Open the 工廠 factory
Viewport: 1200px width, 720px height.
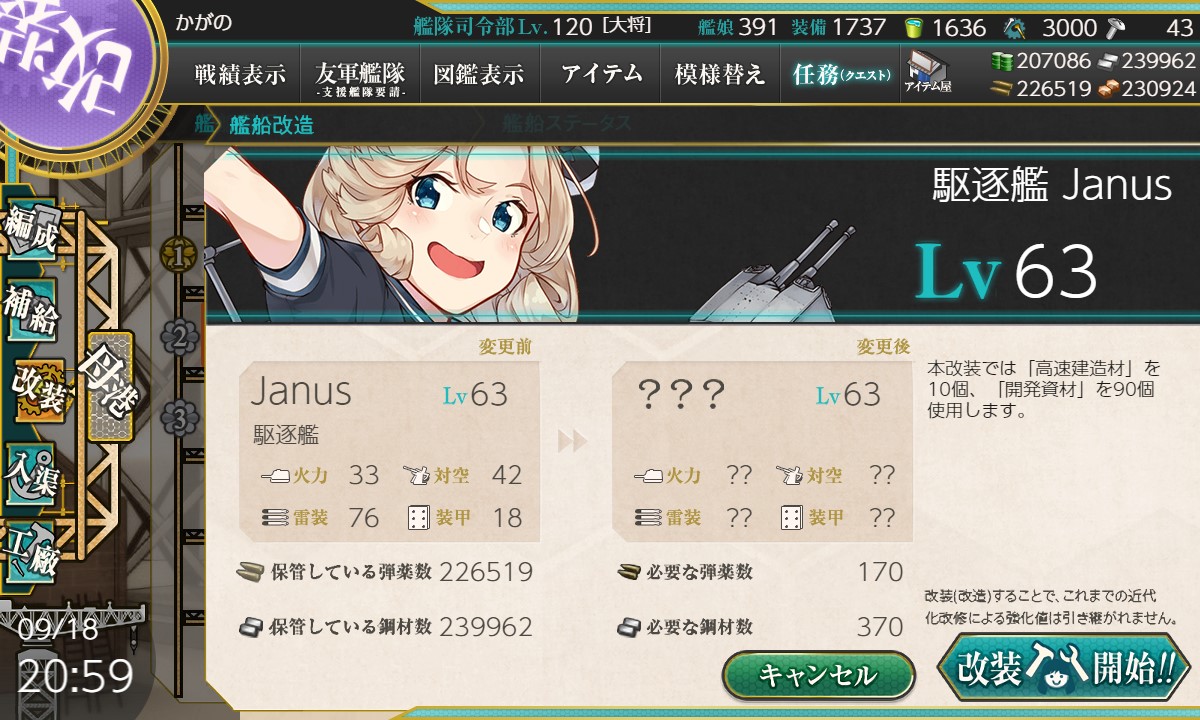tap(30, 551)
